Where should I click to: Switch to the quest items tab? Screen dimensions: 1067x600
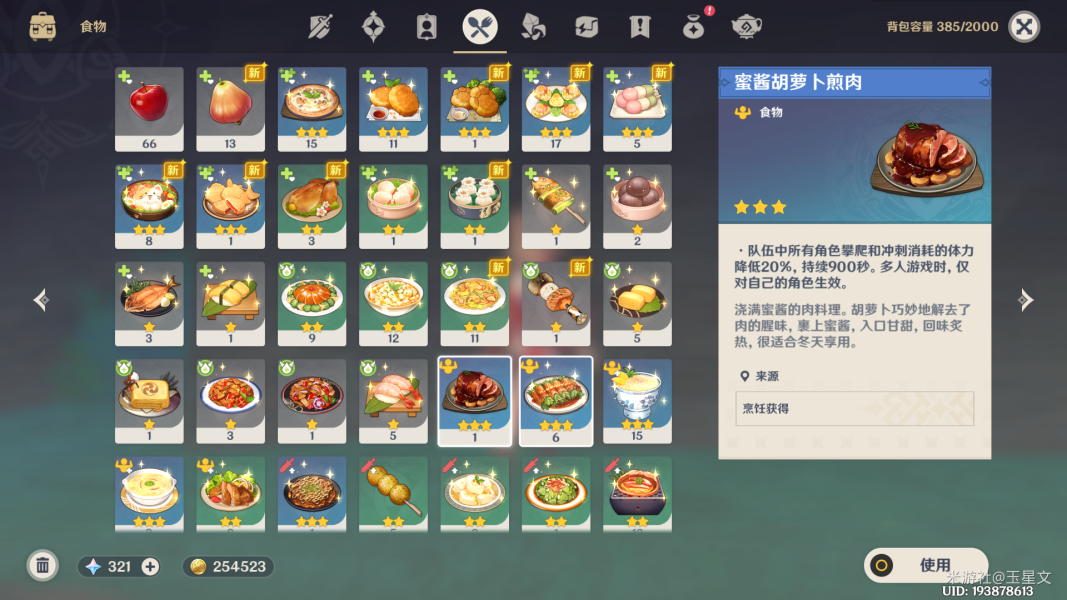pyautogui.click(x=639, y=27)
